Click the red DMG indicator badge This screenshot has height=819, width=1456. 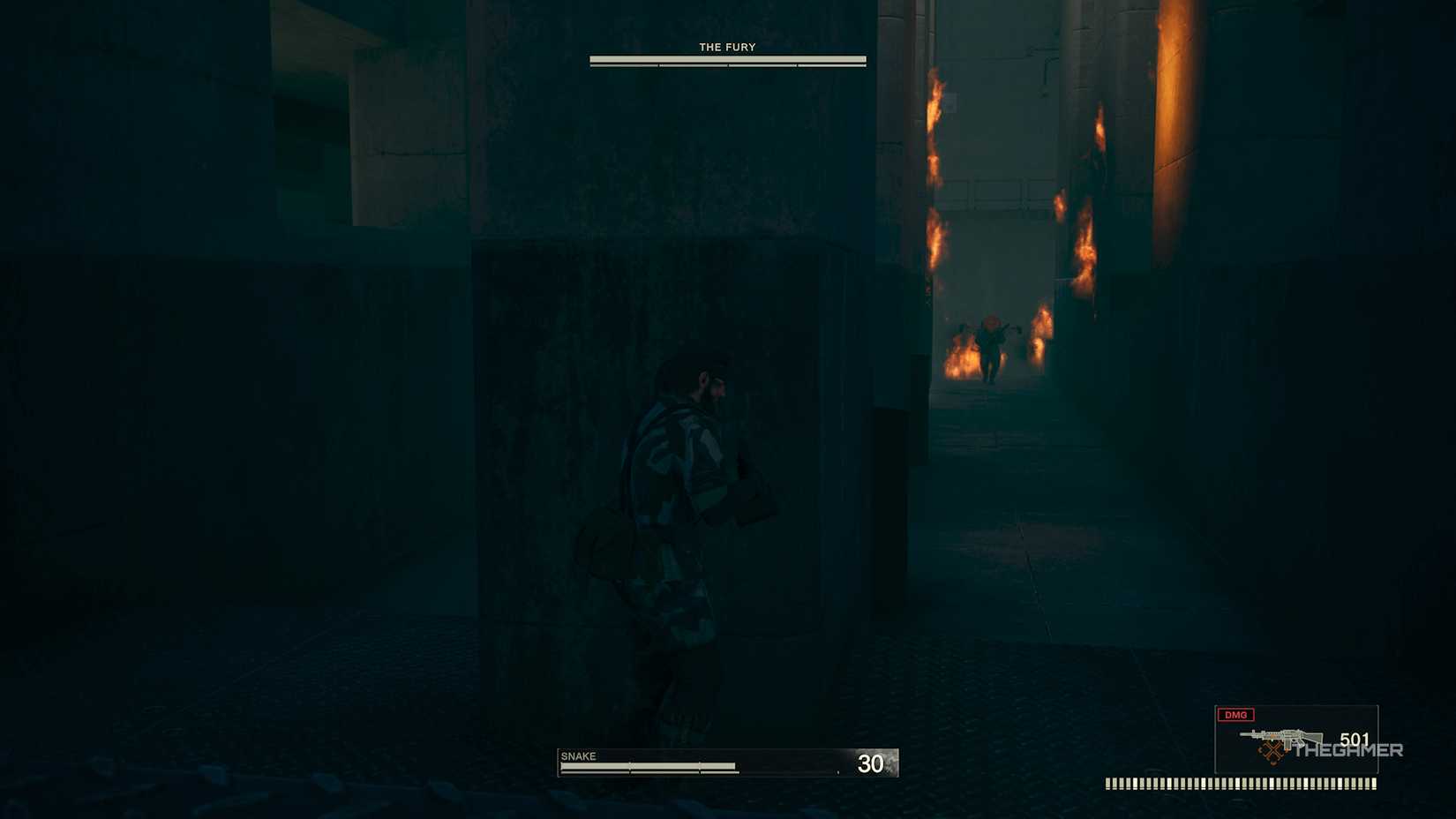pyautogui.click(x=1235, y=715)
